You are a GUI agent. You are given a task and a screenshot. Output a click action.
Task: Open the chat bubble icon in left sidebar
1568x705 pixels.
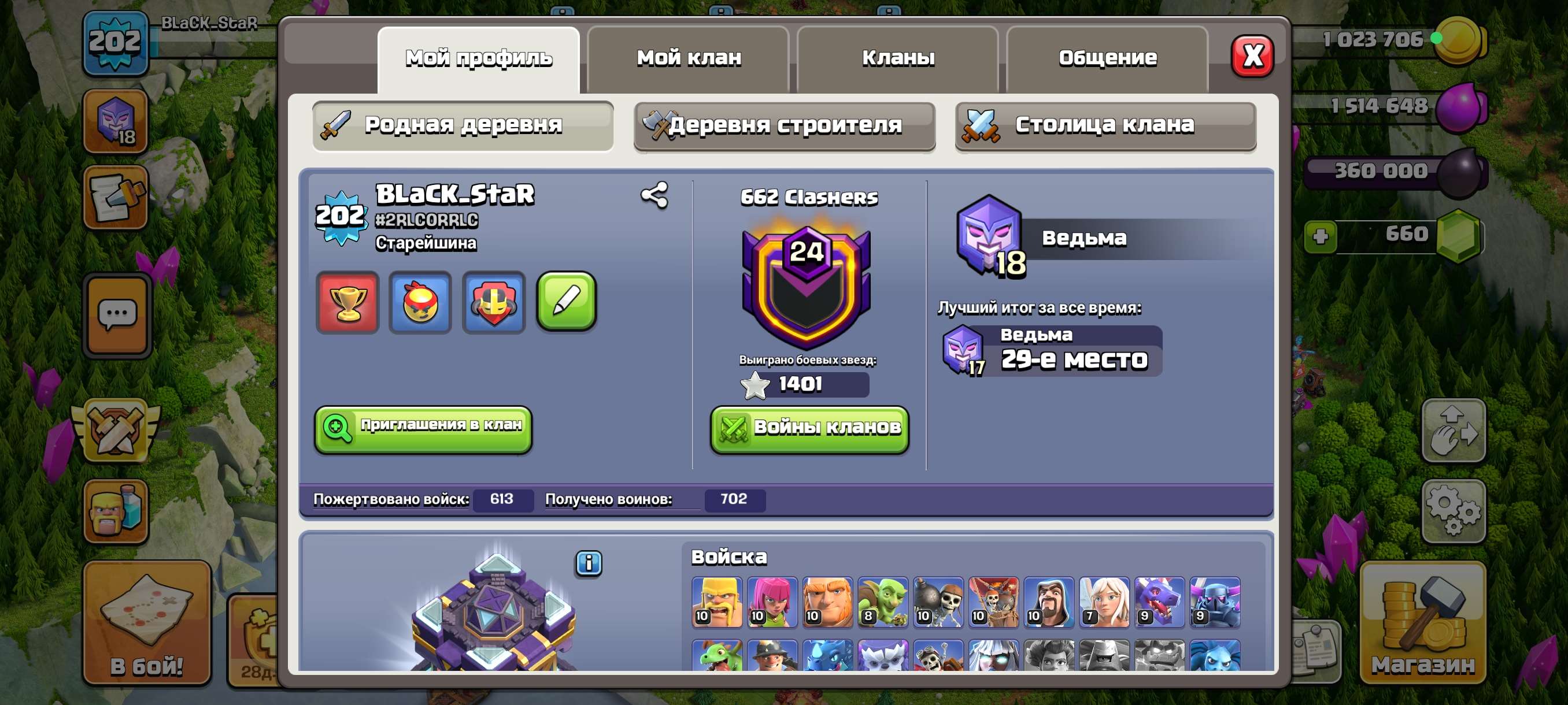[x=116, y=314]
